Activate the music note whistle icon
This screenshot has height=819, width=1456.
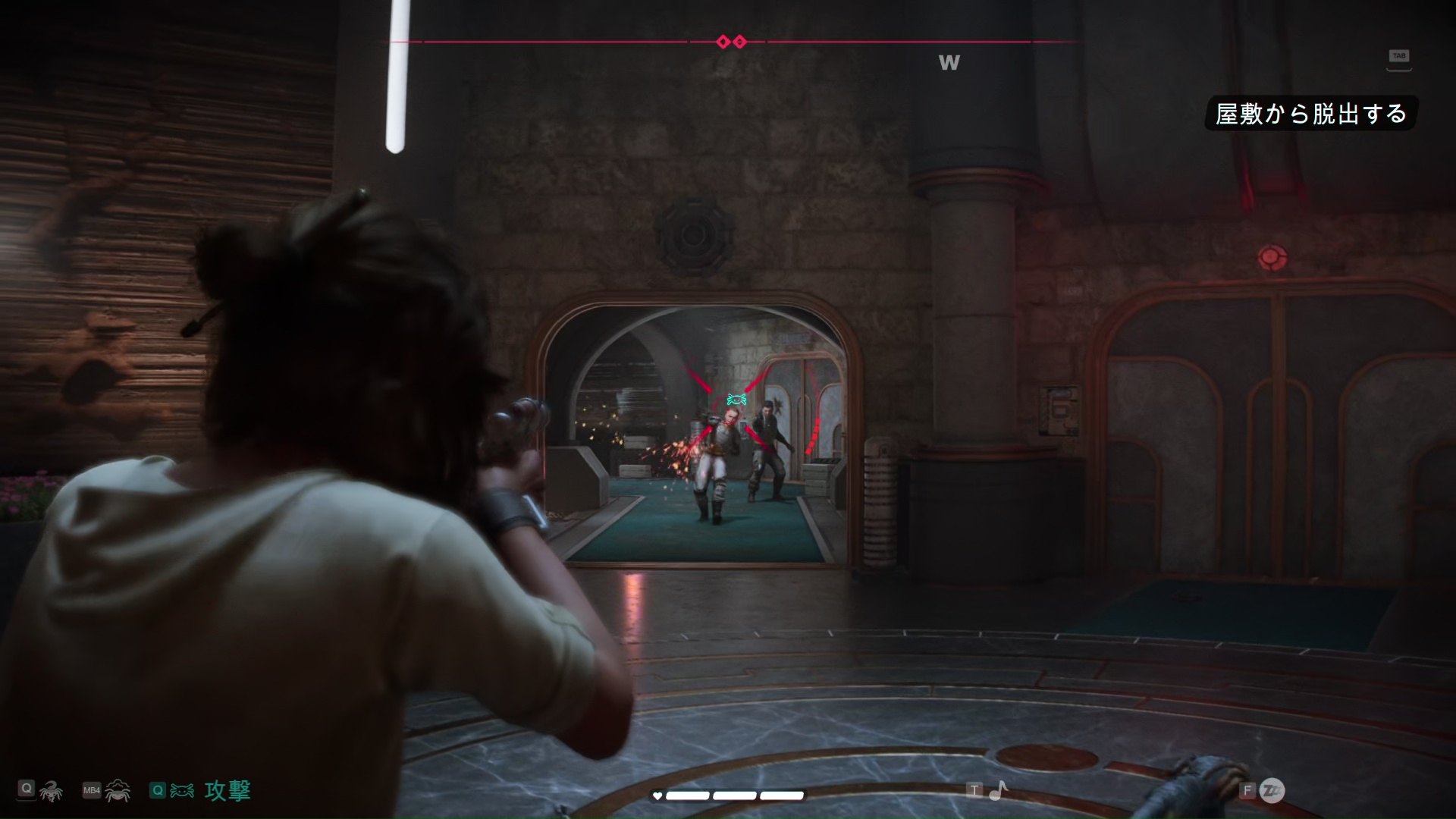[x=999, y=791]
